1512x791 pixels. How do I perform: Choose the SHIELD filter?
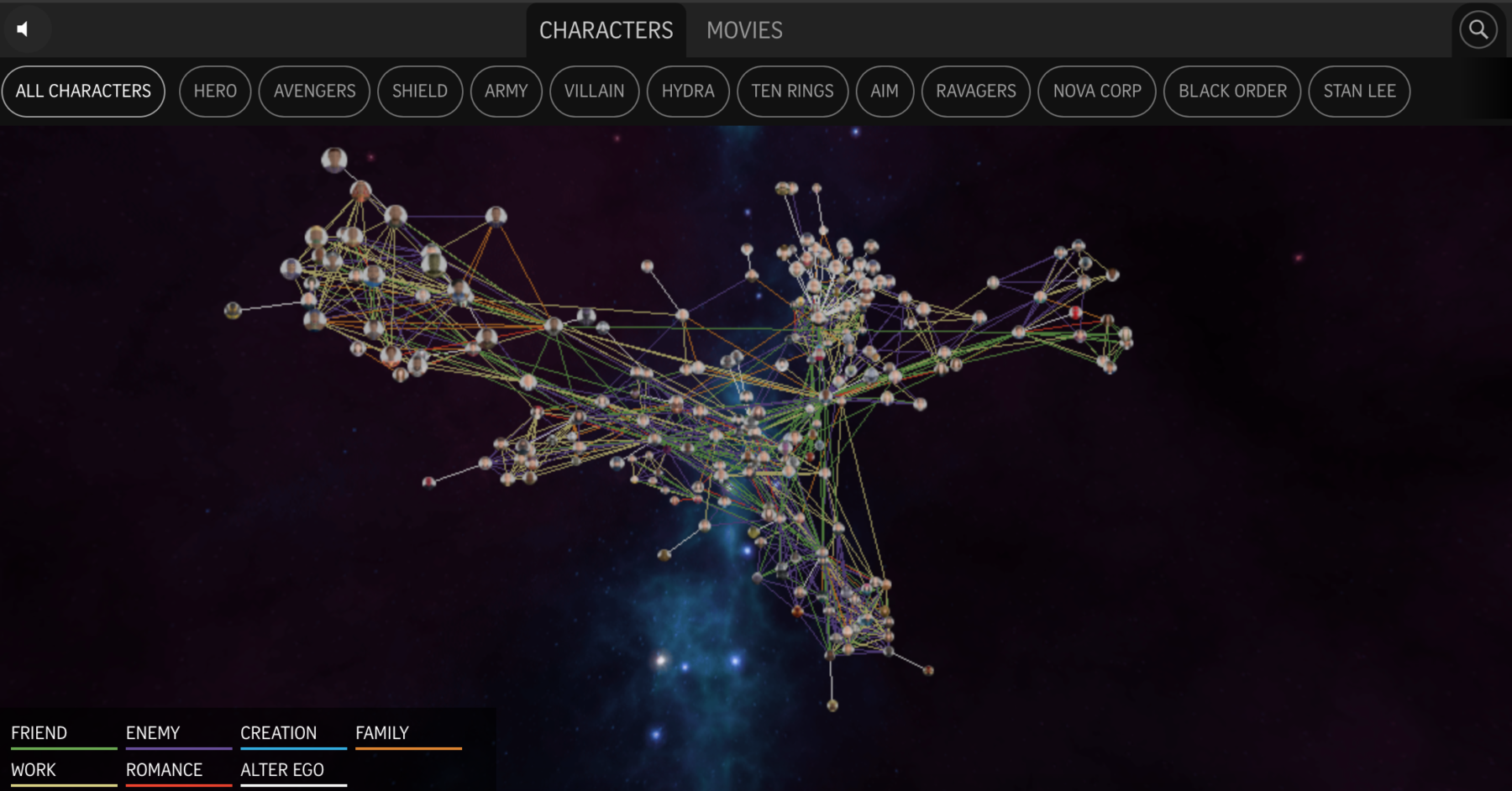[x=420, y=92]
